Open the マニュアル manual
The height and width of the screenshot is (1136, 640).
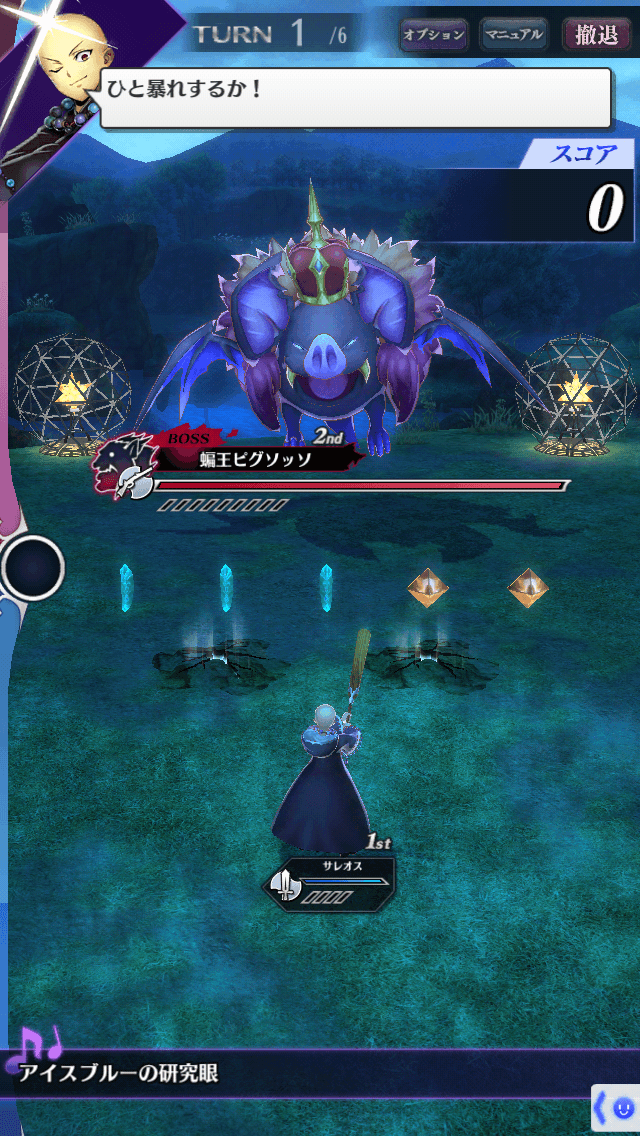(513, 35)
